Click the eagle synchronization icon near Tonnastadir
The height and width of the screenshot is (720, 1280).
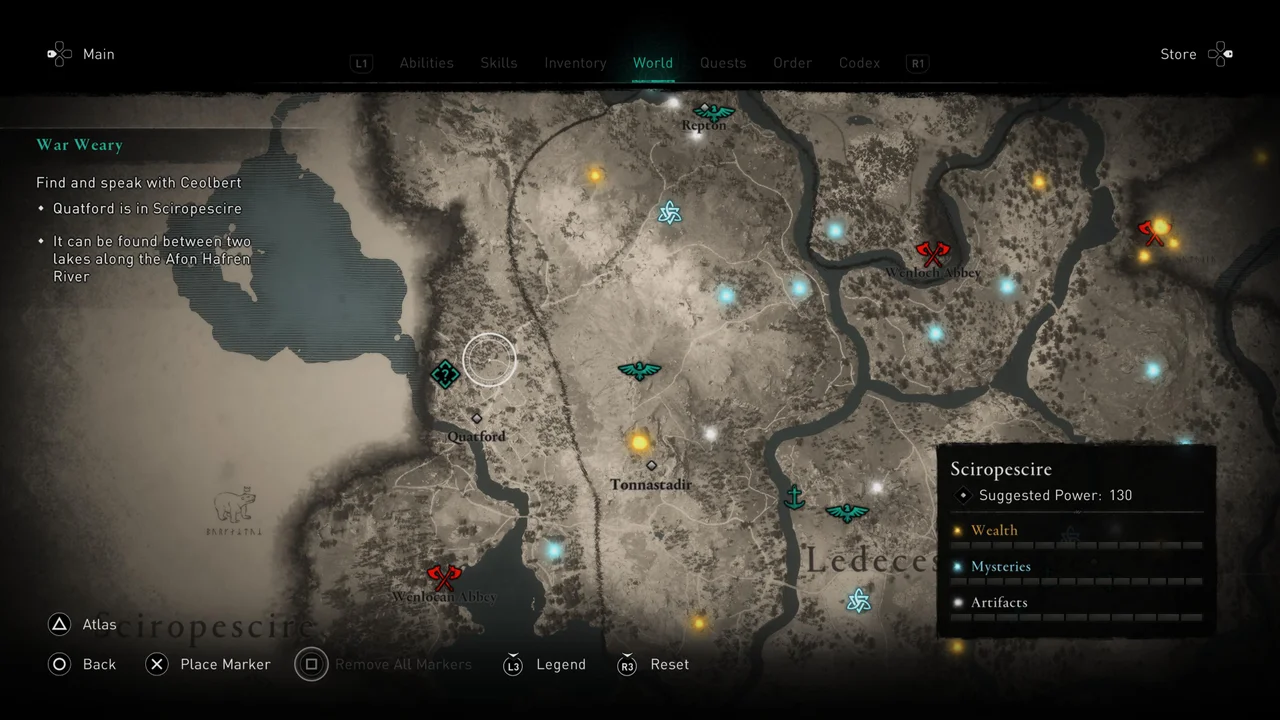click(639, 370)
